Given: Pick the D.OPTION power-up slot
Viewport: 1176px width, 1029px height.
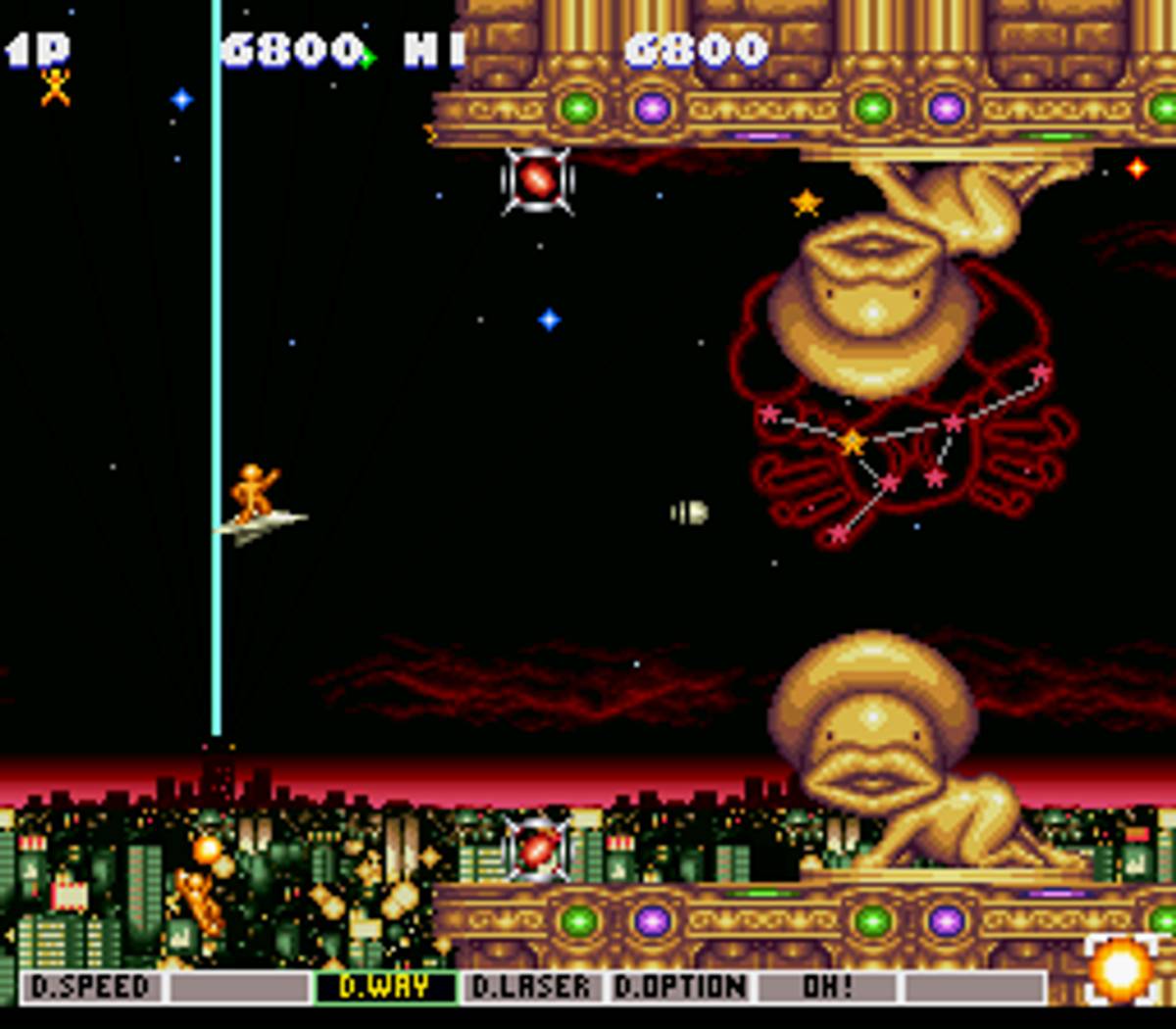Looking at the screenshot, I should pos(680,987).
